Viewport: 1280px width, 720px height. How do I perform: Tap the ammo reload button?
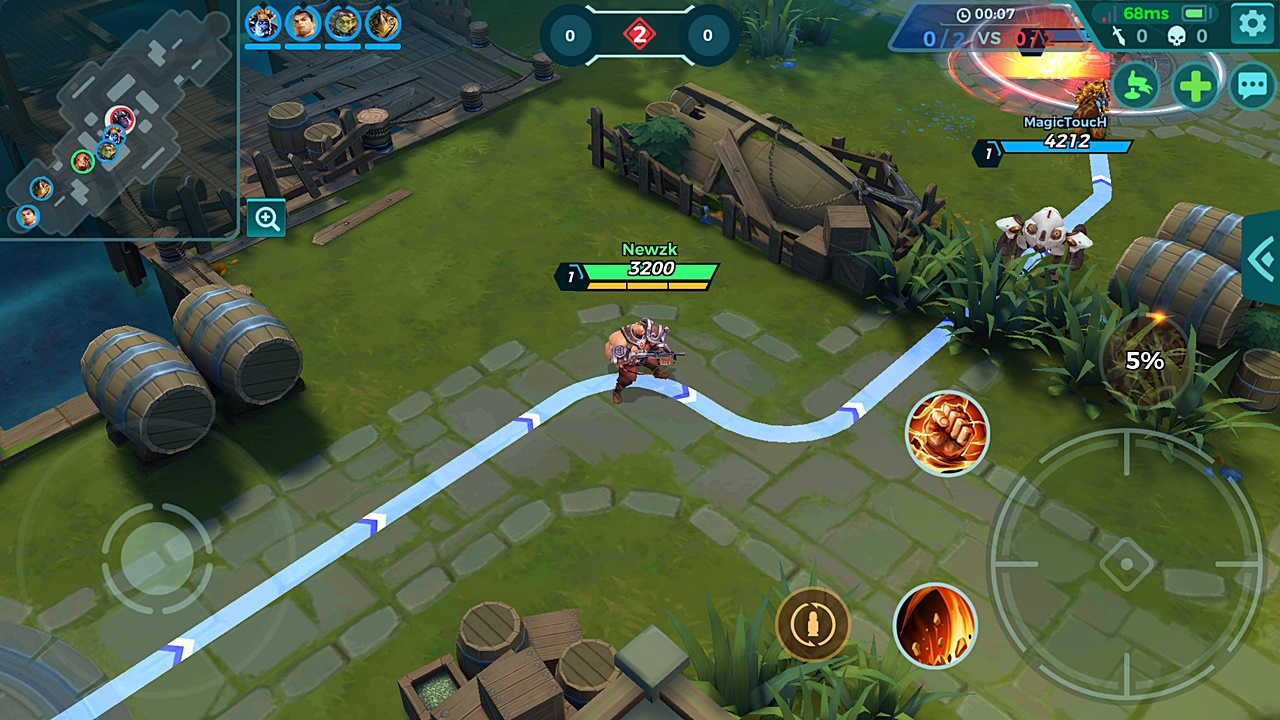813,625
